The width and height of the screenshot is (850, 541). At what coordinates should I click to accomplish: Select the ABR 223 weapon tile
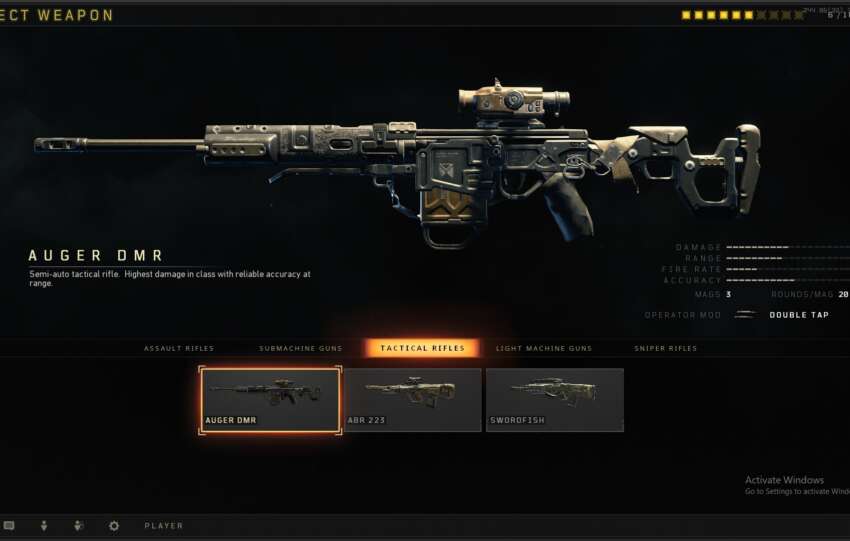[412, 400]
